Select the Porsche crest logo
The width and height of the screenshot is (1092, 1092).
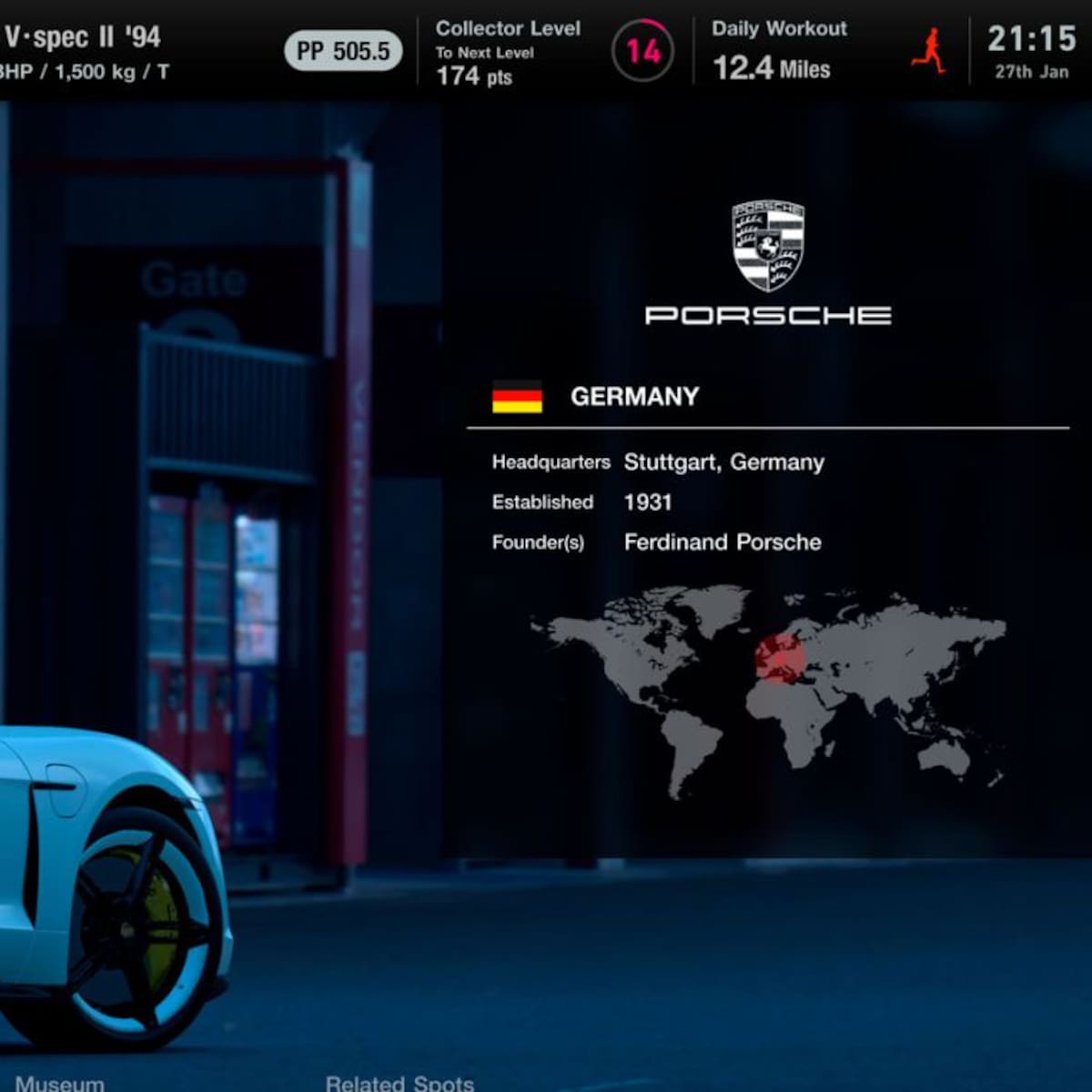768,246
